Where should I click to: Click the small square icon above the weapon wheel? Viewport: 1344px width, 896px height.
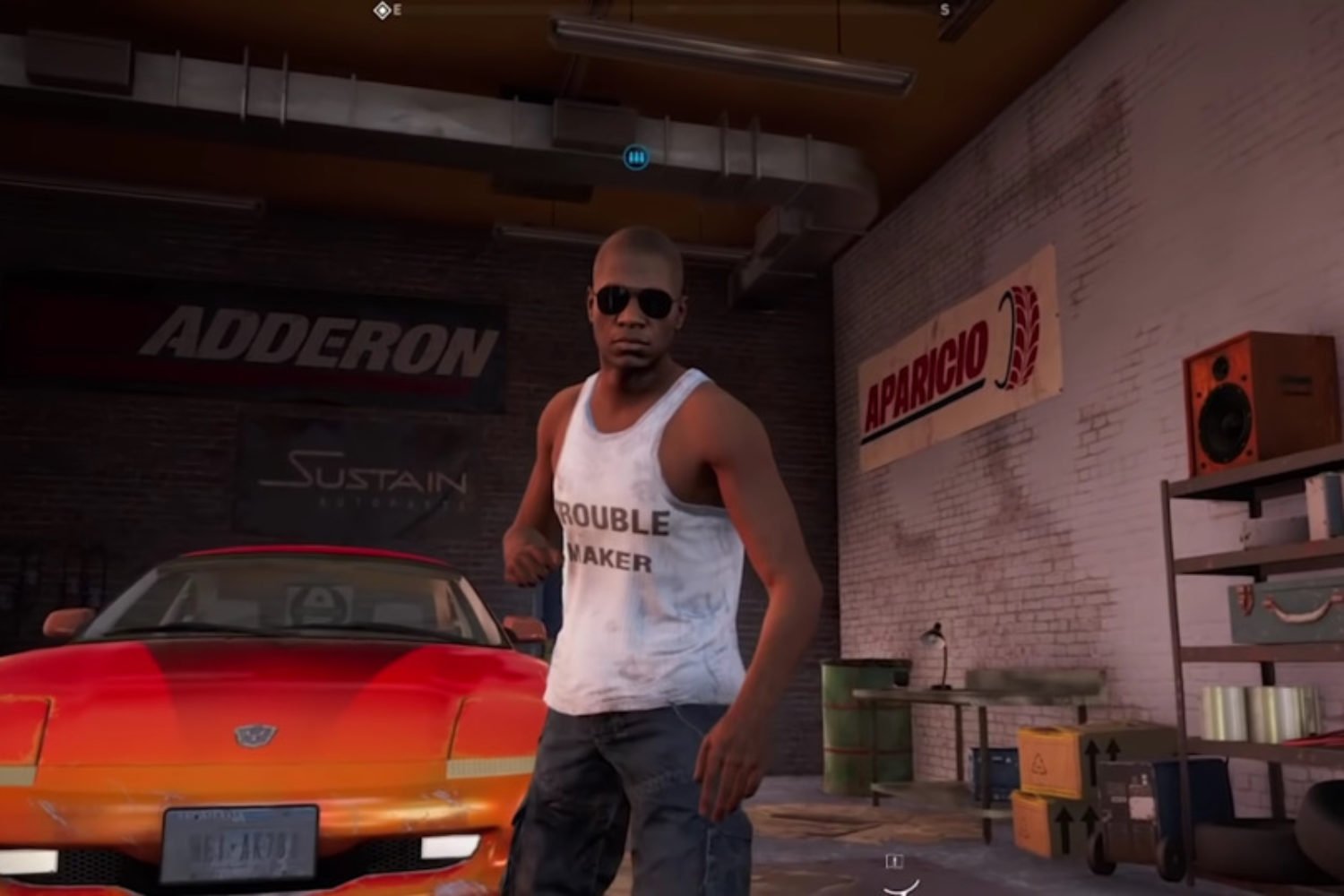[x=893, y=861]
